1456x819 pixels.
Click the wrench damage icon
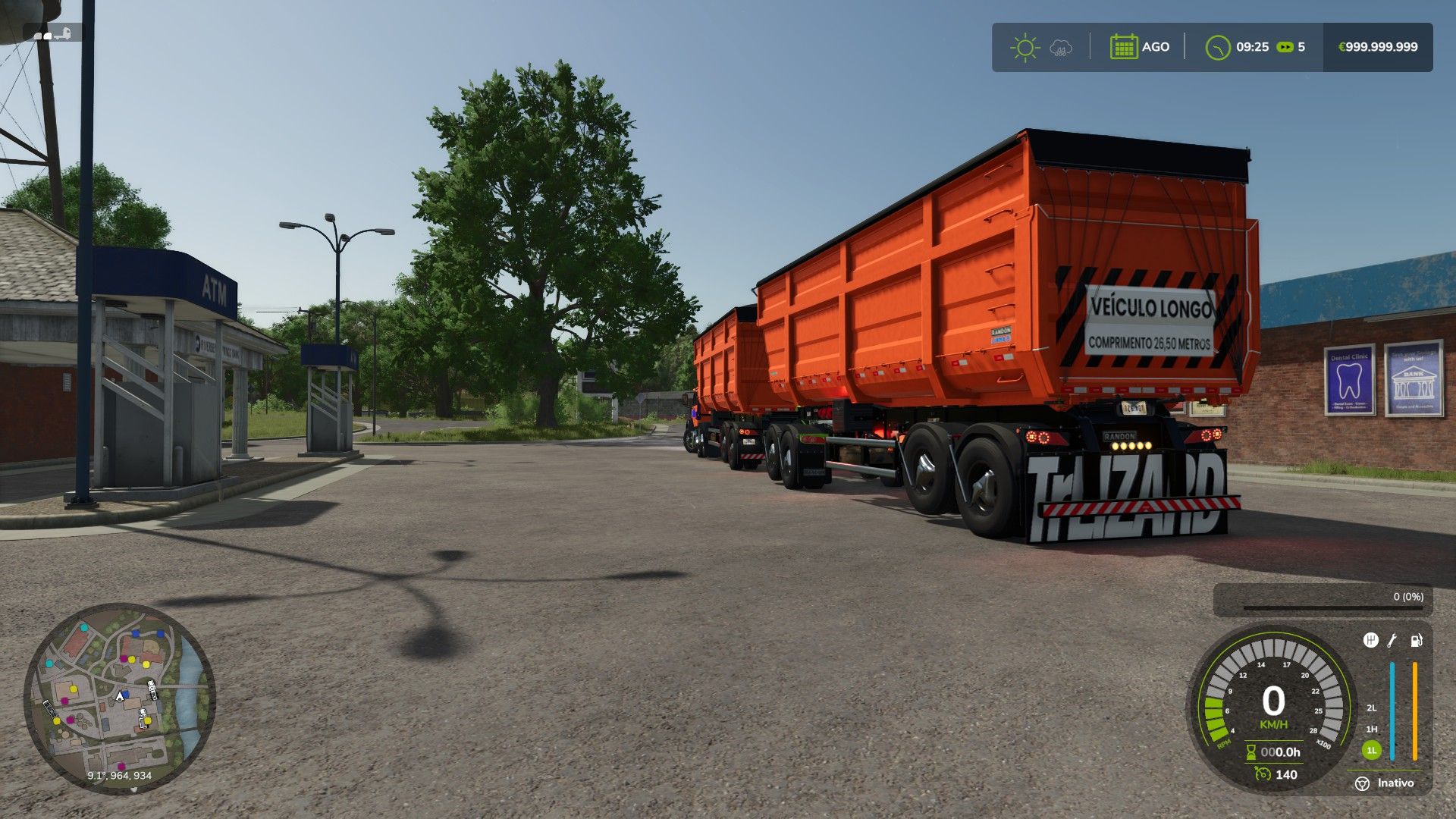click(1392, 641)
